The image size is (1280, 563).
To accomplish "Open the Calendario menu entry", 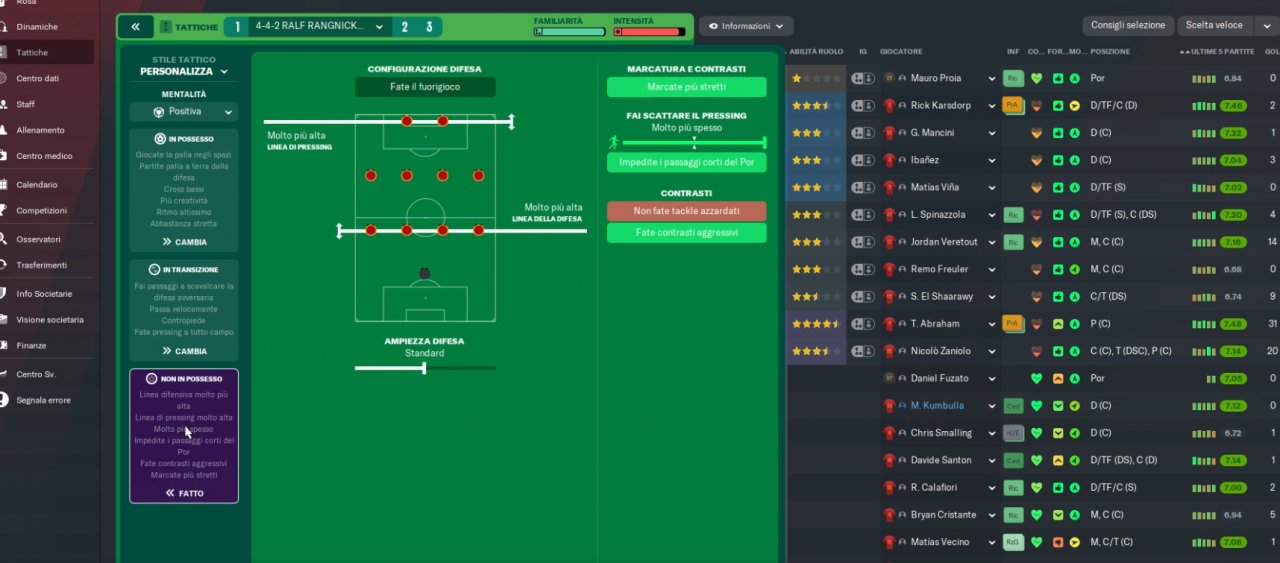I will pos(37,185).
